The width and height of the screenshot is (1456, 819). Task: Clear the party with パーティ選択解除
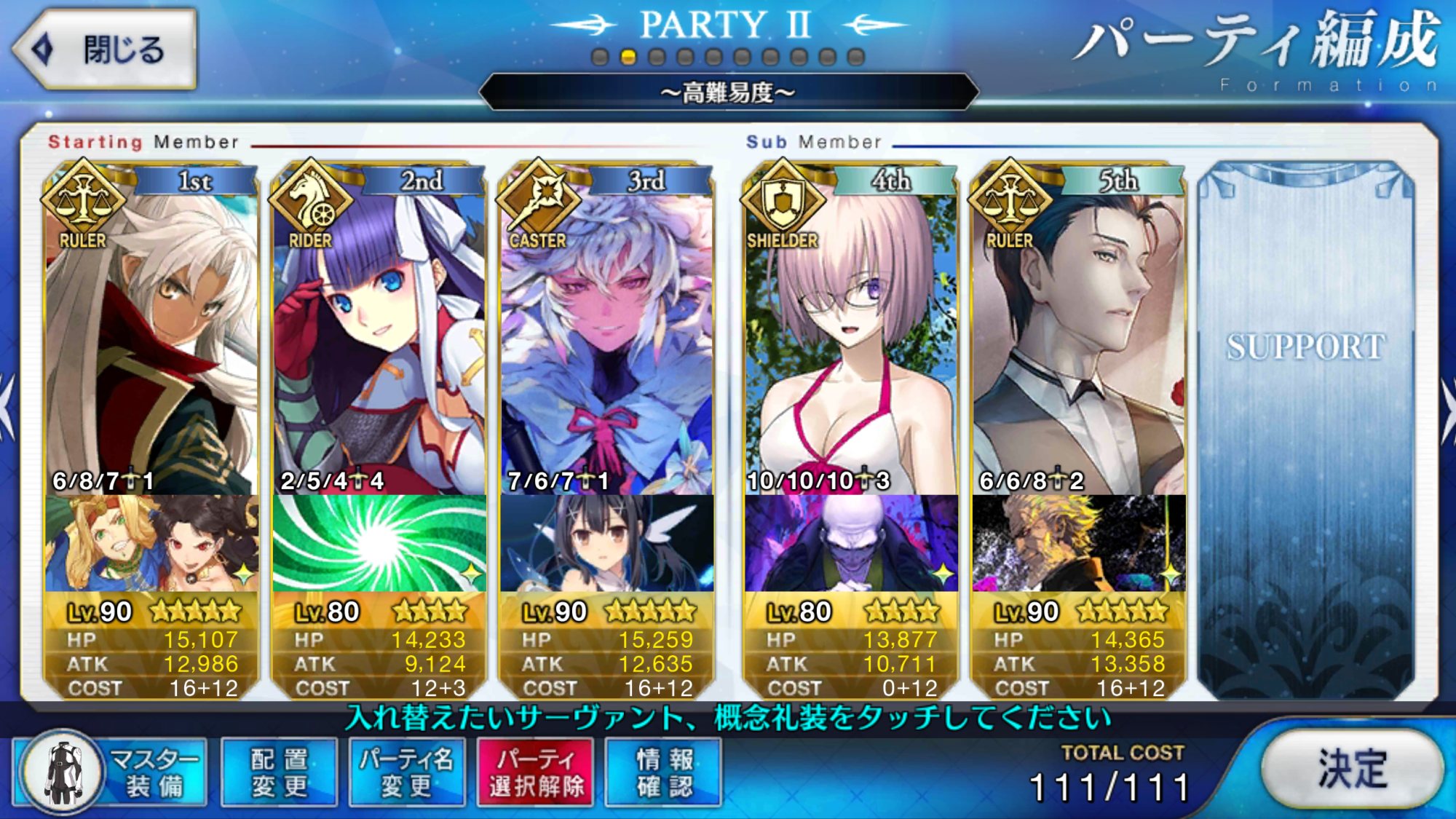pyautogui.click(x=536, y=772)
